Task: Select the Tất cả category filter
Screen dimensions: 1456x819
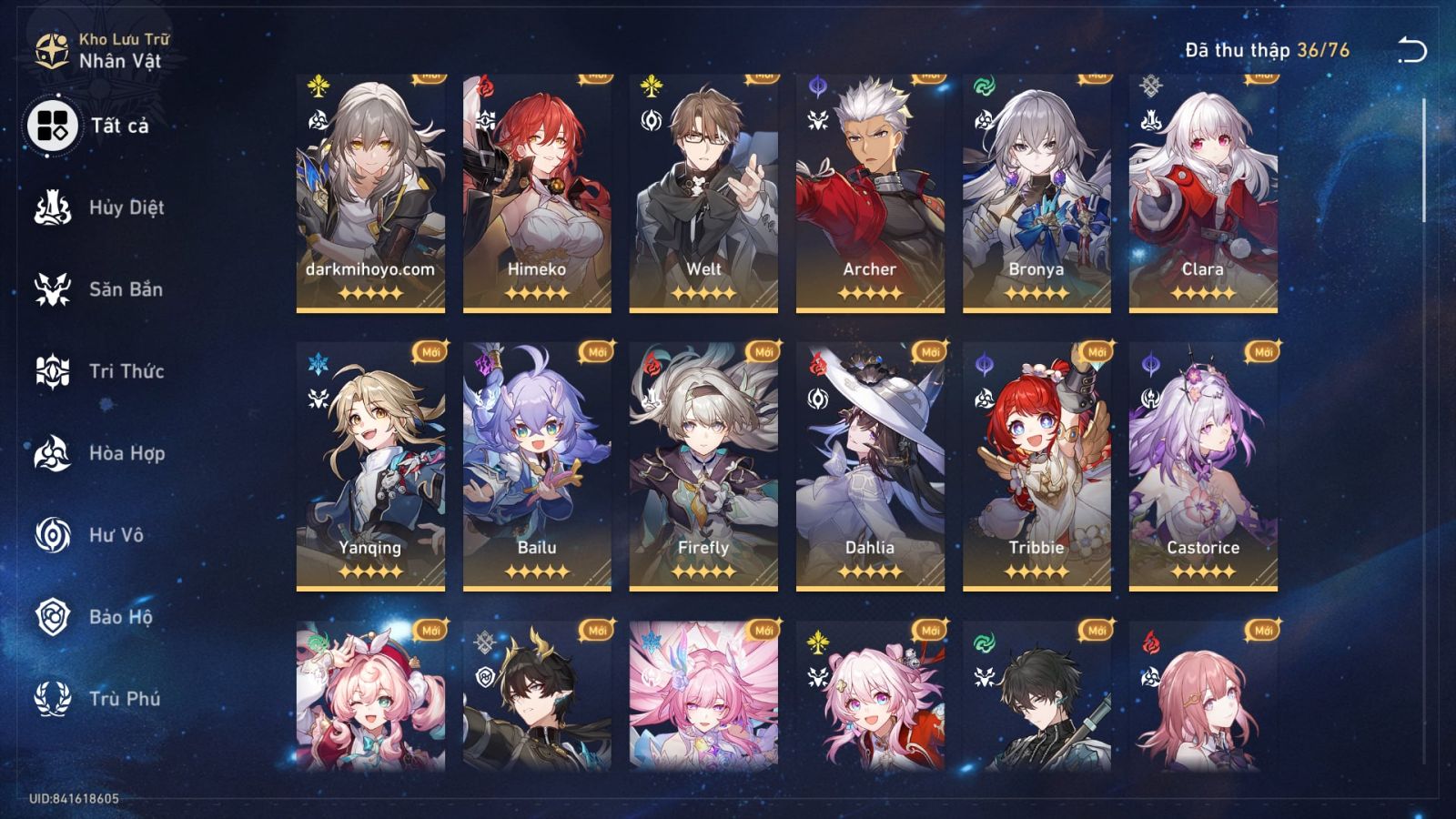Action: [x=52, y=124]
